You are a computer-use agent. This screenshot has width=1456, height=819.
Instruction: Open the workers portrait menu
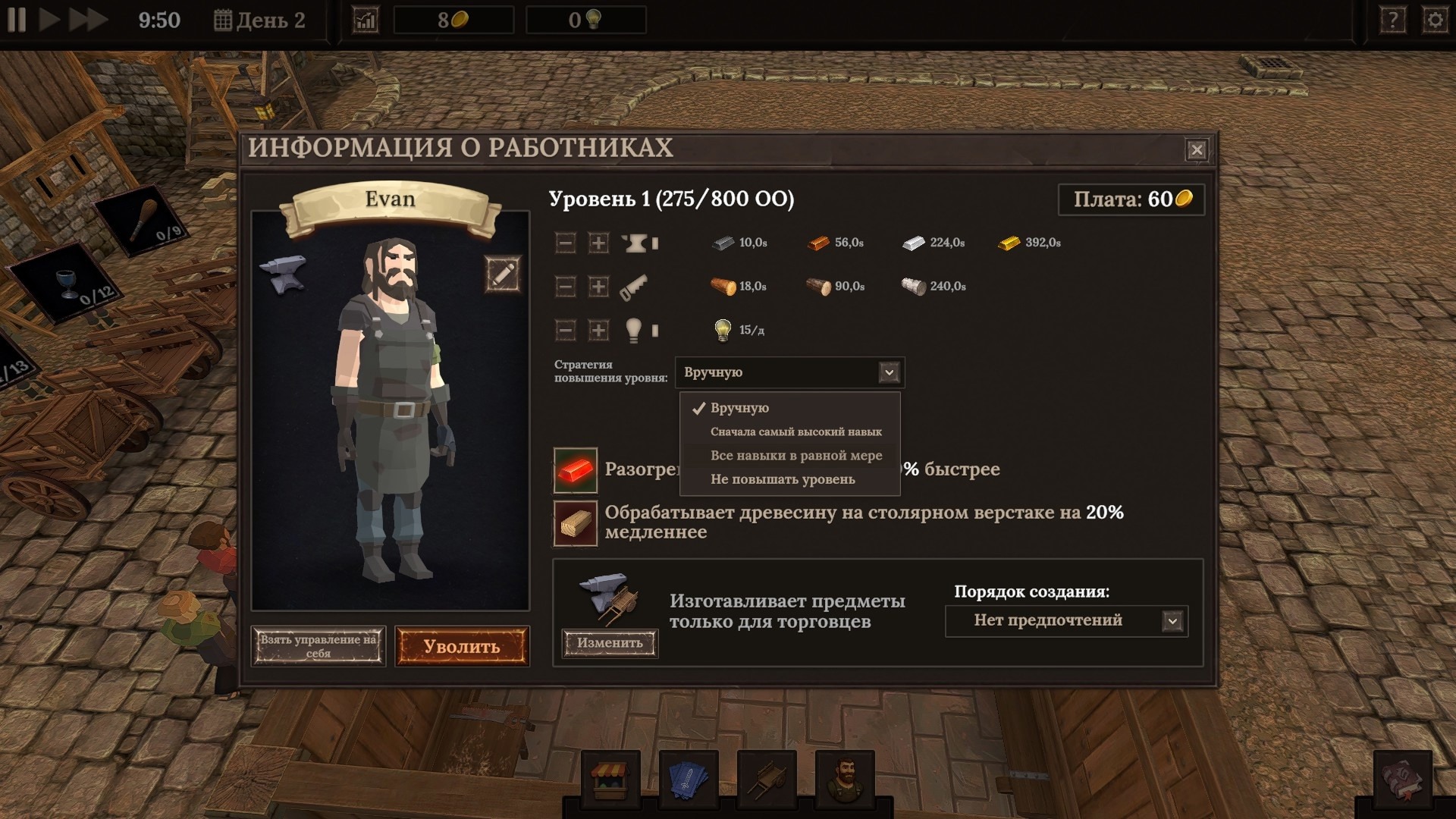[845, 778]
